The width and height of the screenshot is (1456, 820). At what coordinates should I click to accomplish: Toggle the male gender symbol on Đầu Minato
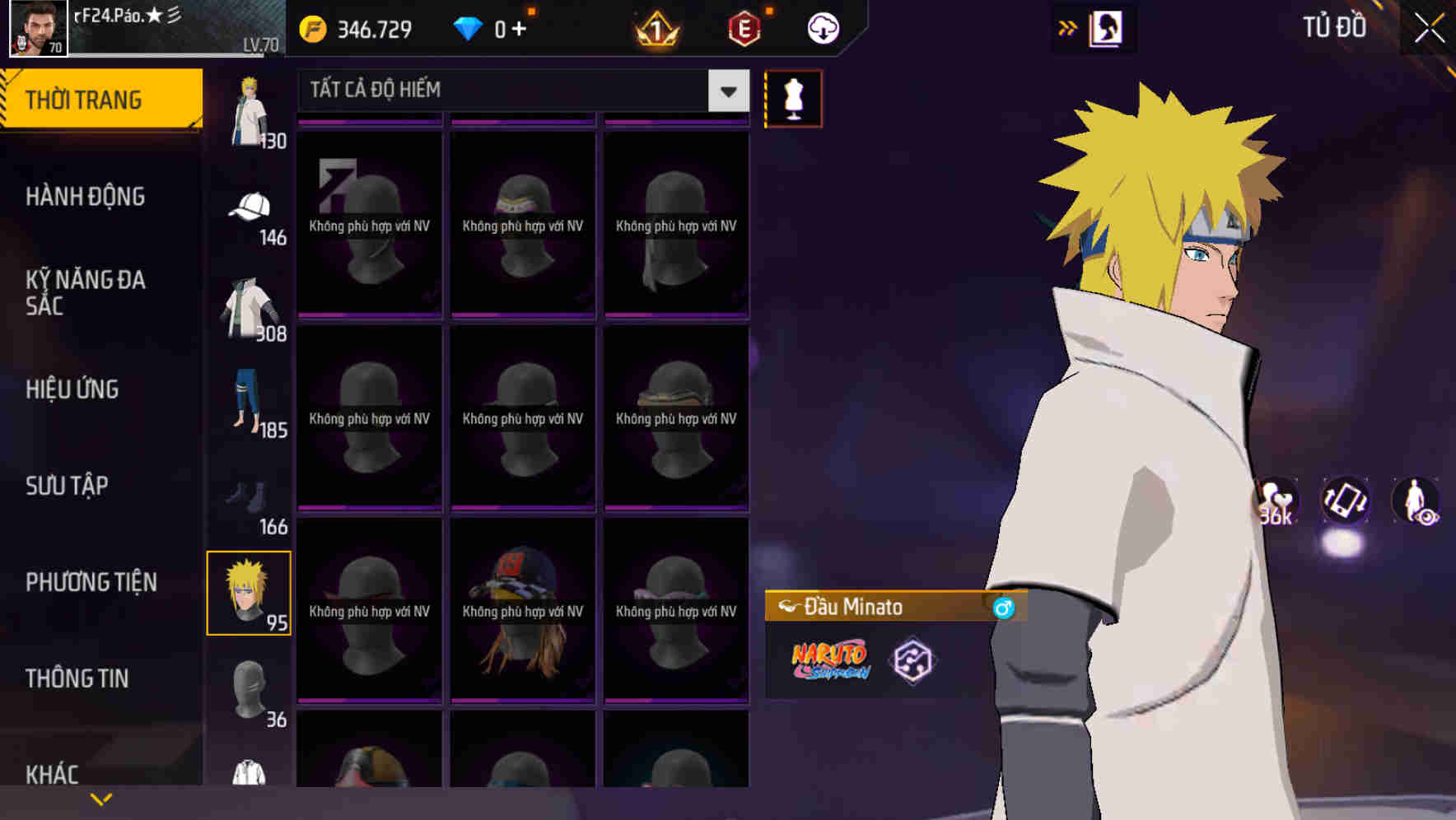[1003, 606]
